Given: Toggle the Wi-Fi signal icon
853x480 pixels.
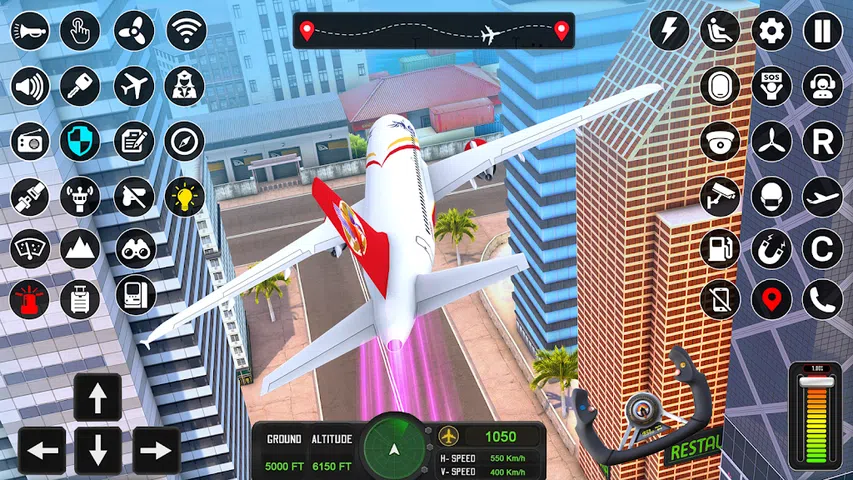Looking at the screenshot, I should [x=185, y=31].
